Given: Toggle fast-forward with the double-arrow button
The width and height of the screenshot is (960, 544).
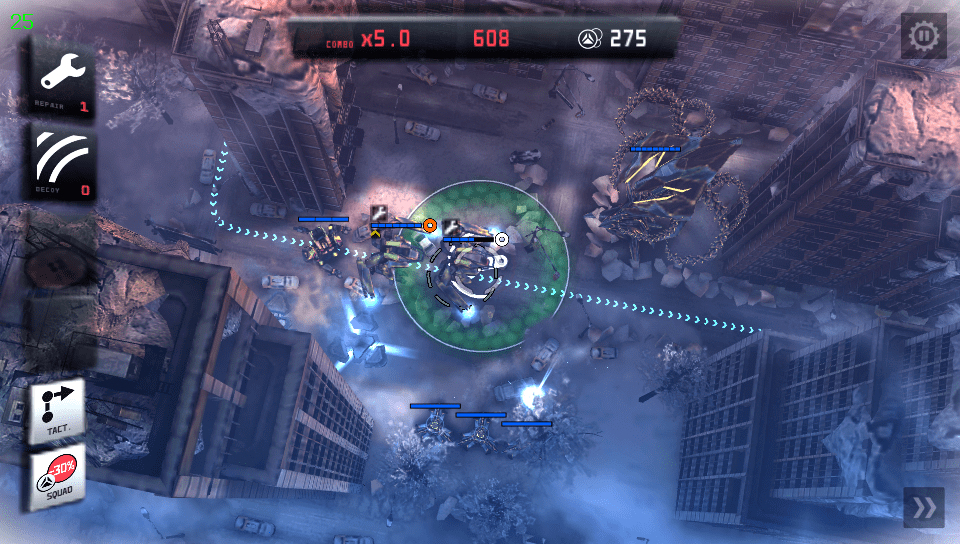Looking at the screenshot, I should 924,508.
